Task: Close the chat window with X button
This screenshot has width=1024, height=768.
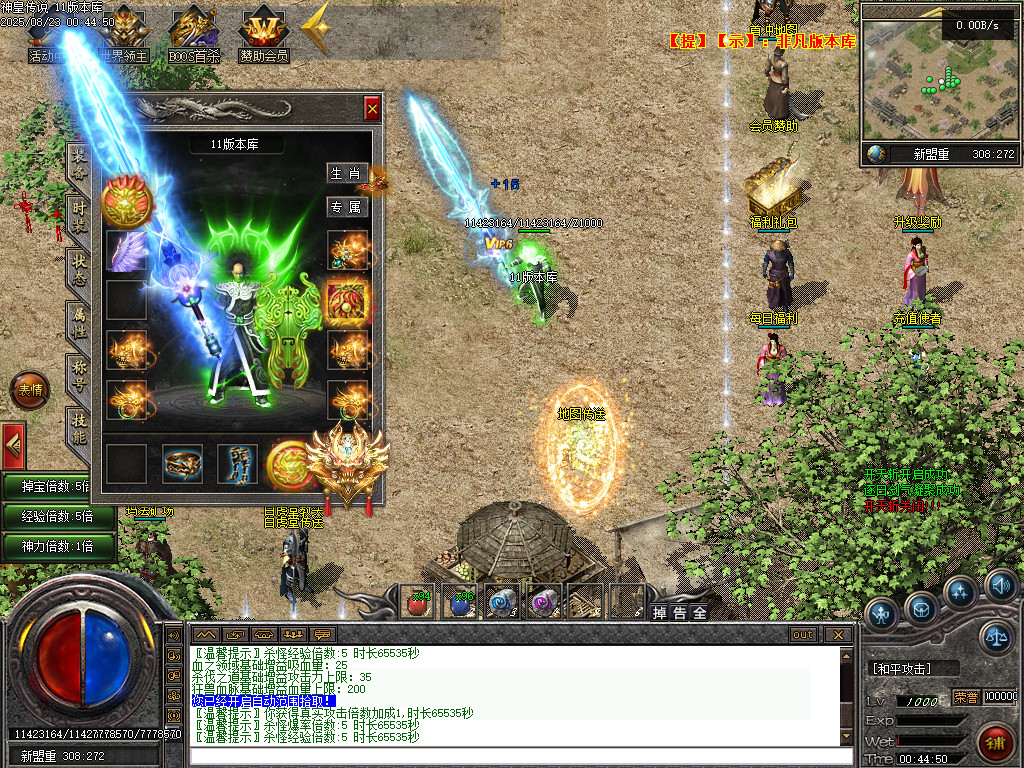Action: click(x=838, y=634)
